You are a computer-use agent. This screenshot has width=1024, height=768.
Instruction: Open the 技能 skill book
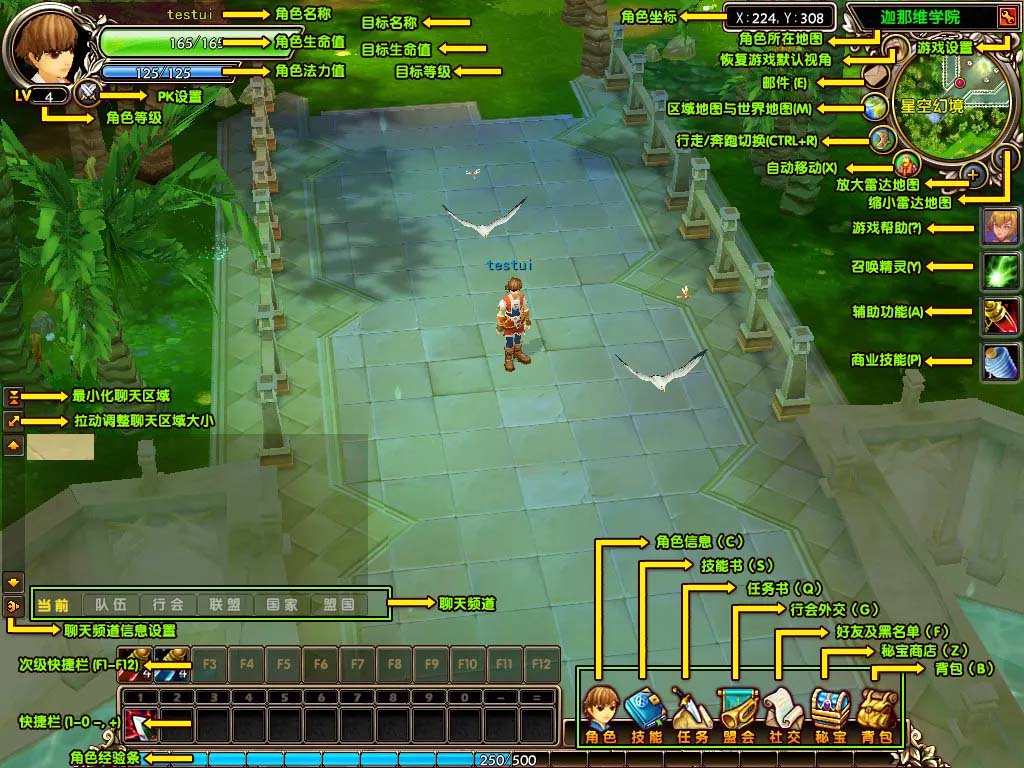tap(646, 714)
